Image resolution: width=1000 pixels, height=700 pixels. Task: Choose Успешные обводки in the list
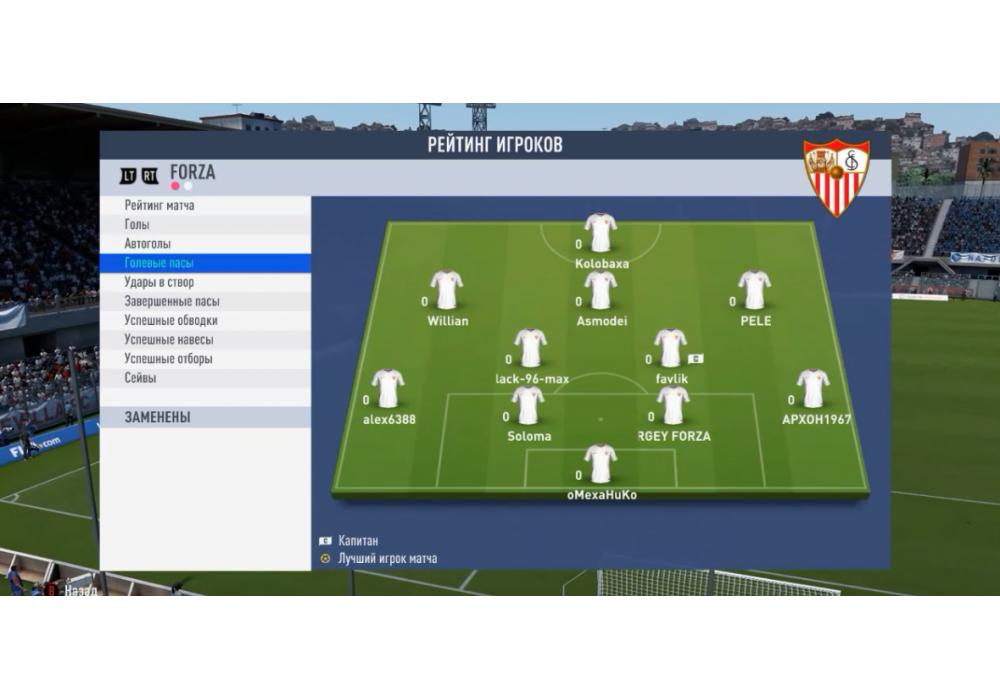tap(171, 321)
